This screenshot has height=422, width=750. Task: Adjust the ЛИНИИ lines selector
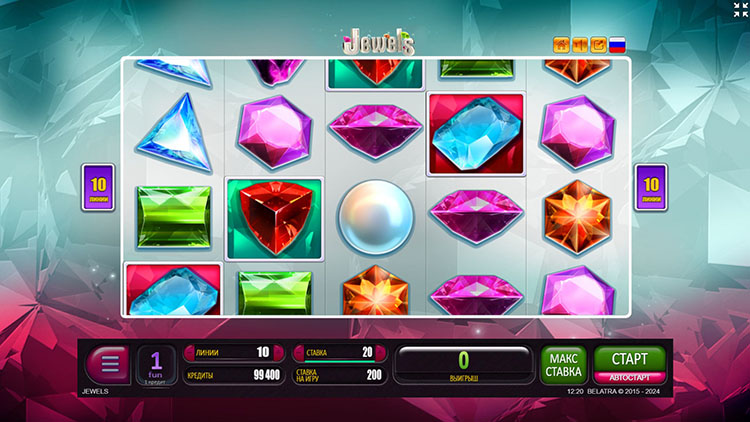click(x=229, y=352)
